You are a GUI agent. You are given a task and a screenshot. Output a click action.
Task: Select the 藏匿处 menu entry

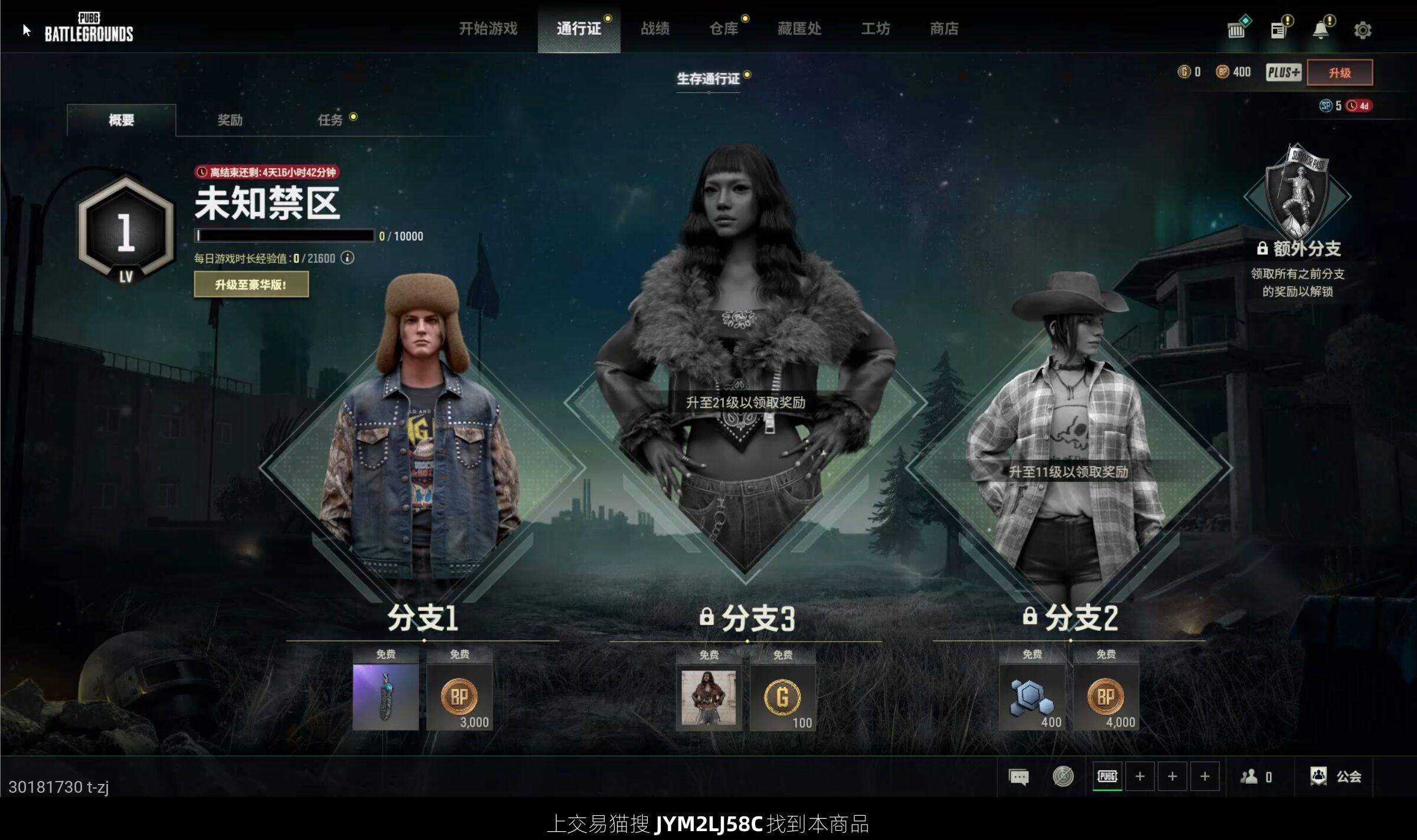coord(799,28)
